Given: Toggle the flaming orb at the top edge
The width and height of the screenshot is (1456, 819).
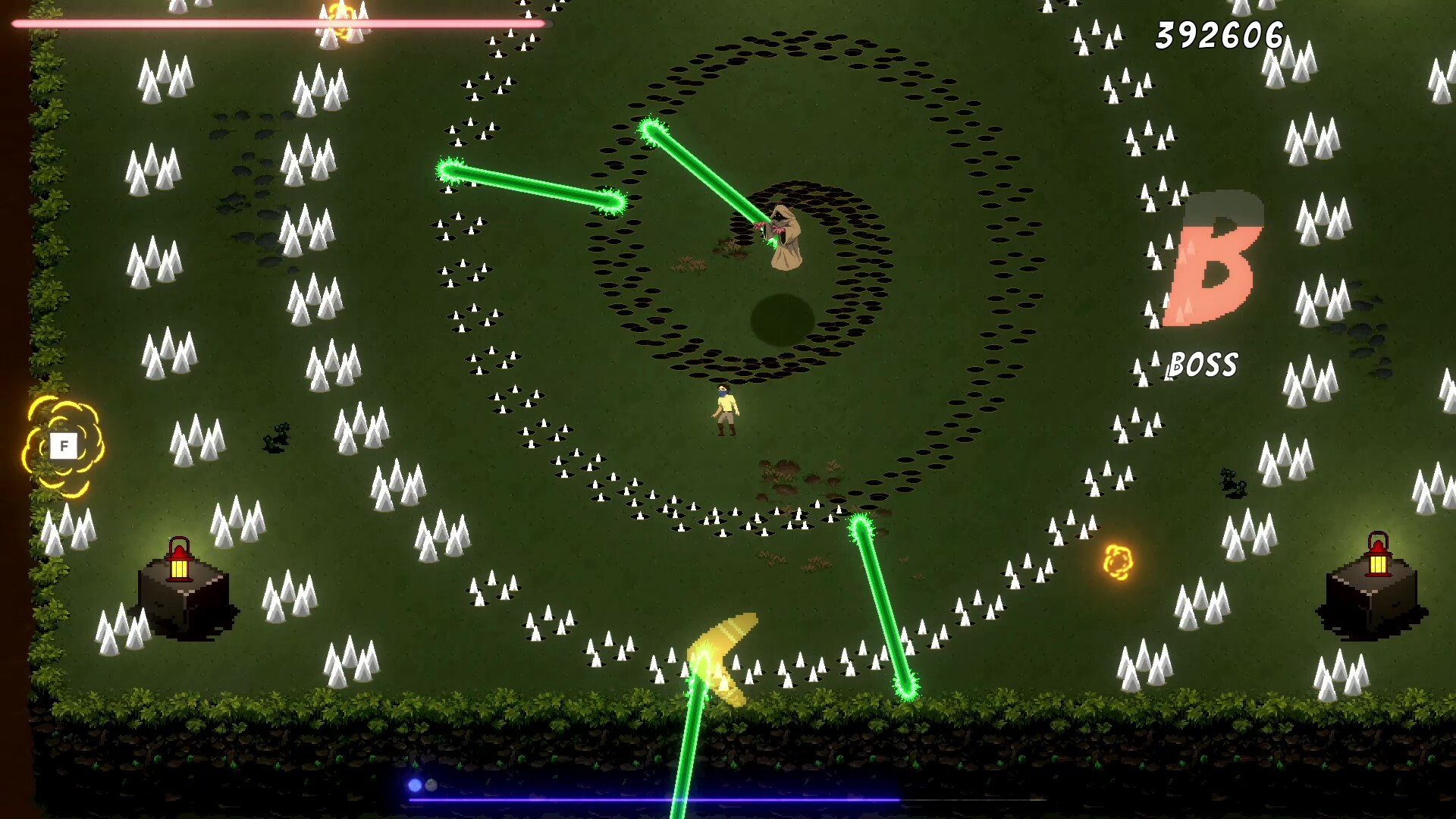Looking at the screenshot, I should 339,19.
